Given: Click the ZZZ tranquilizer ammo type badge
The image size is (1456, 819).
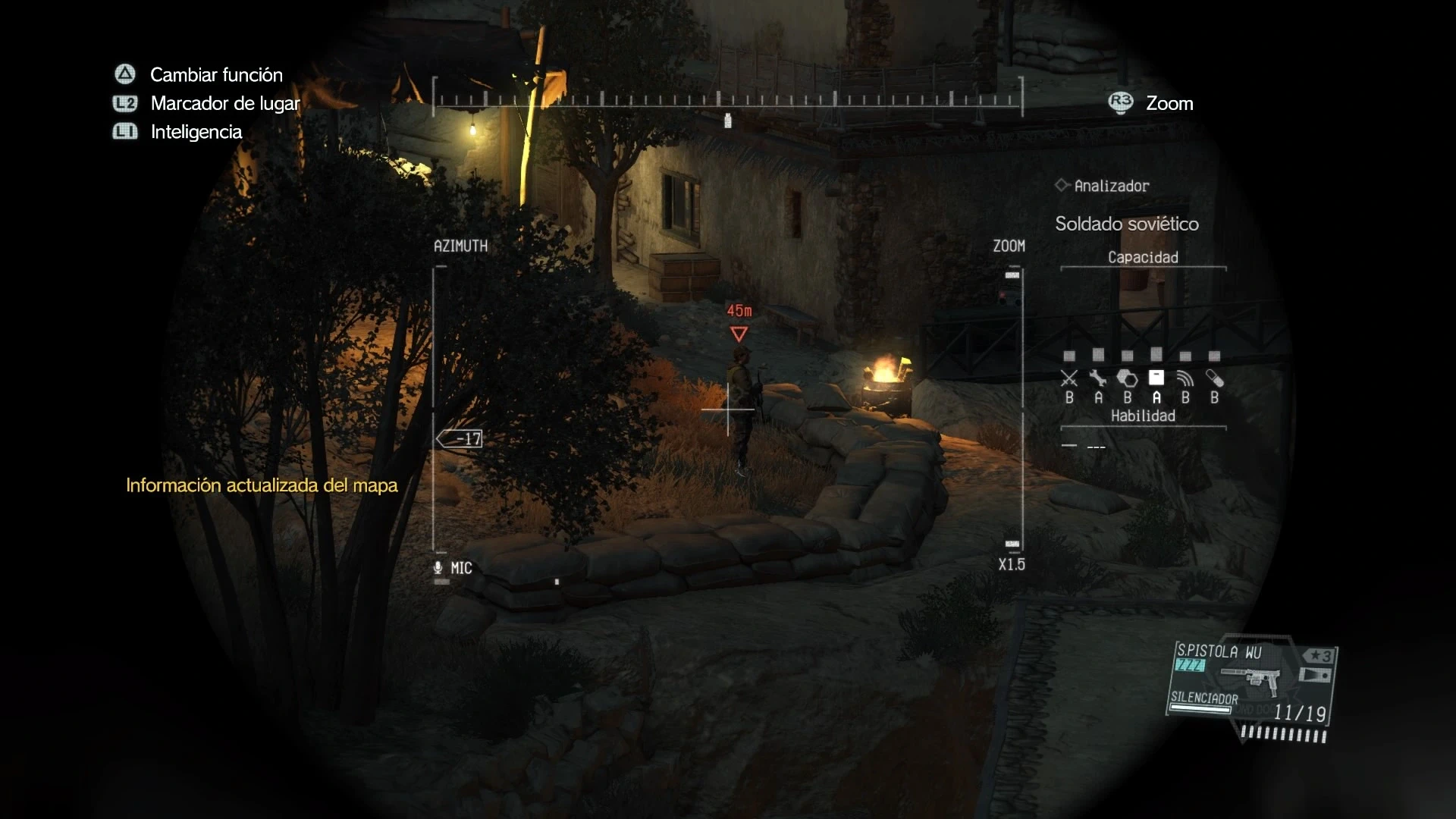Looking at the screenshot, I should 1189,666.
